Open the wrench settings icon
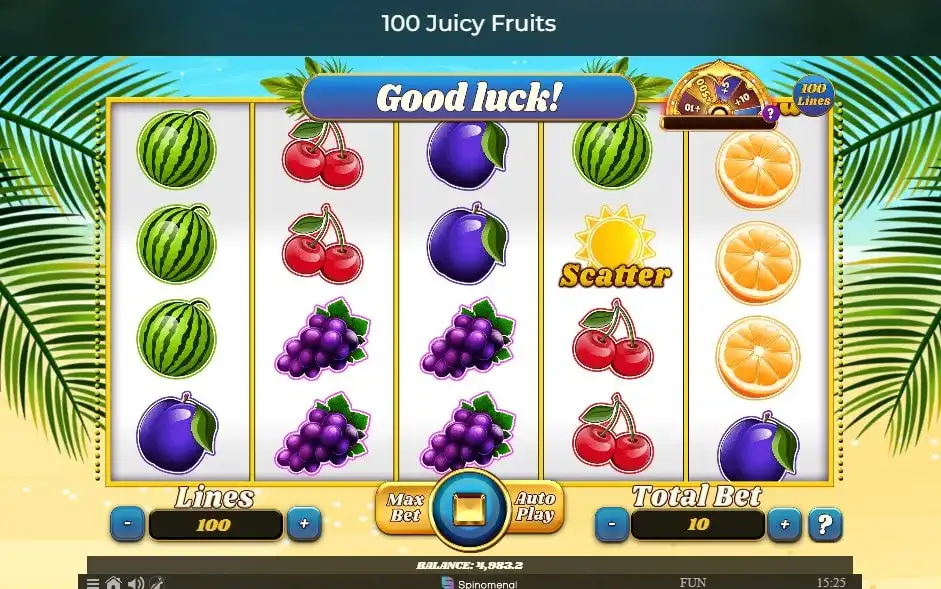941x589 pixels. click(x=156, y=583)
